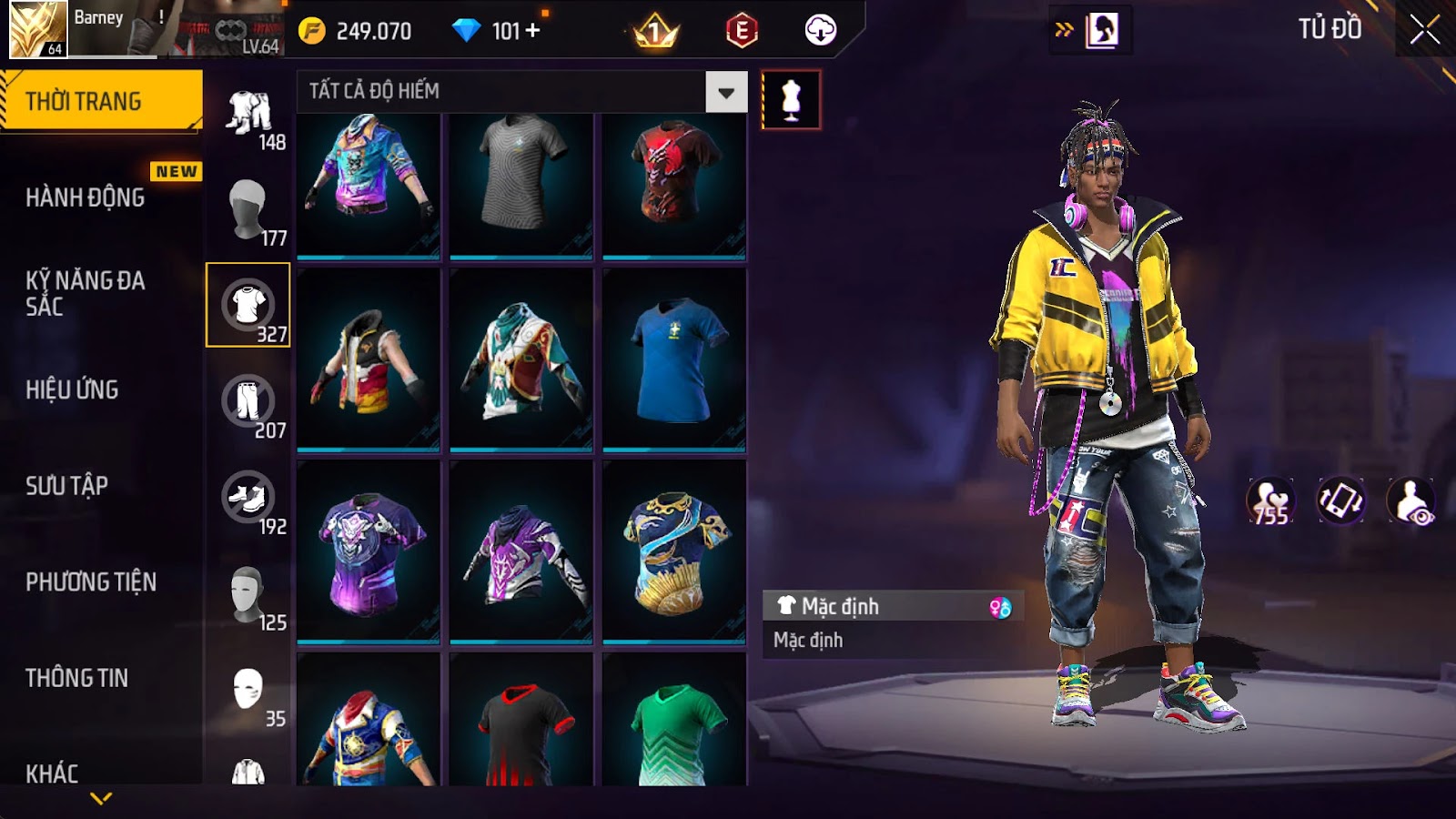Add diamonds with the plus button

[x=533, y=31]
